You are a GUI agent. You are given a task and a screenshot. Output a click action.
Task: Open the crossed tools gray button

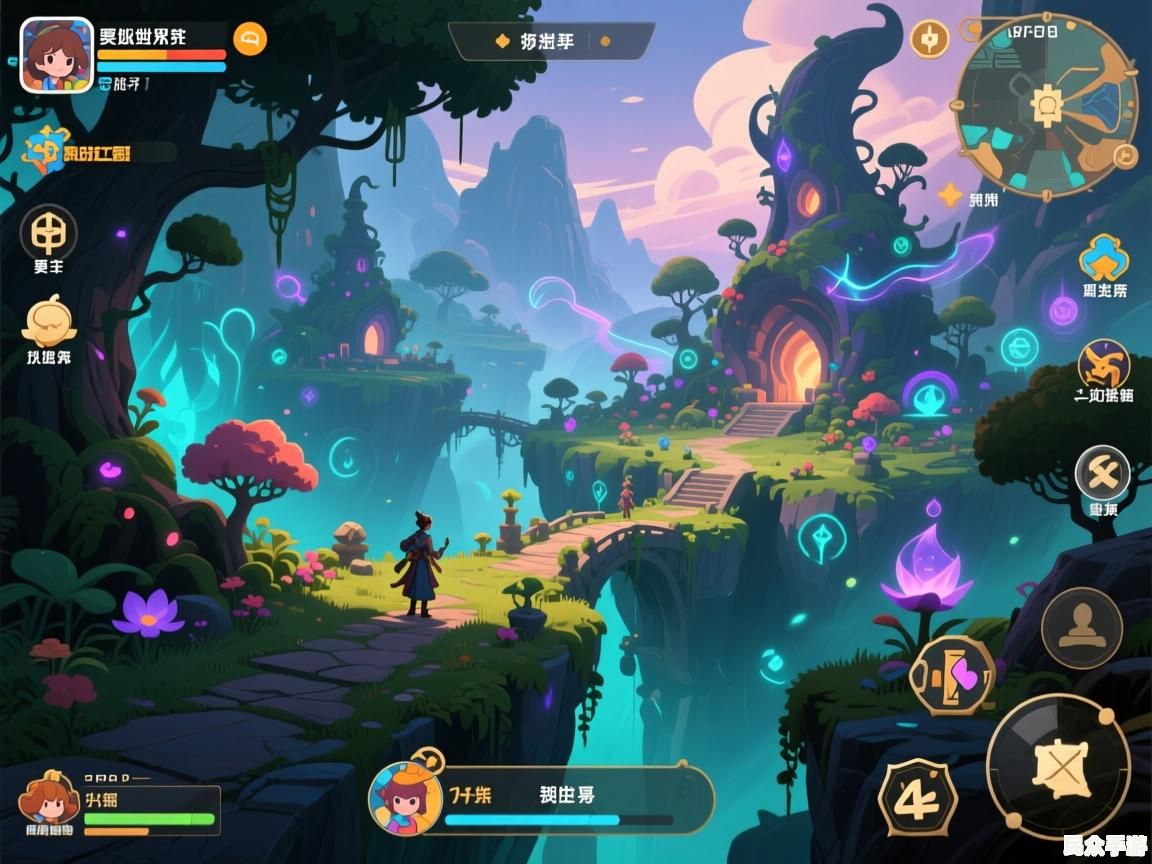pyautogui.click(x=1102, y=472)
